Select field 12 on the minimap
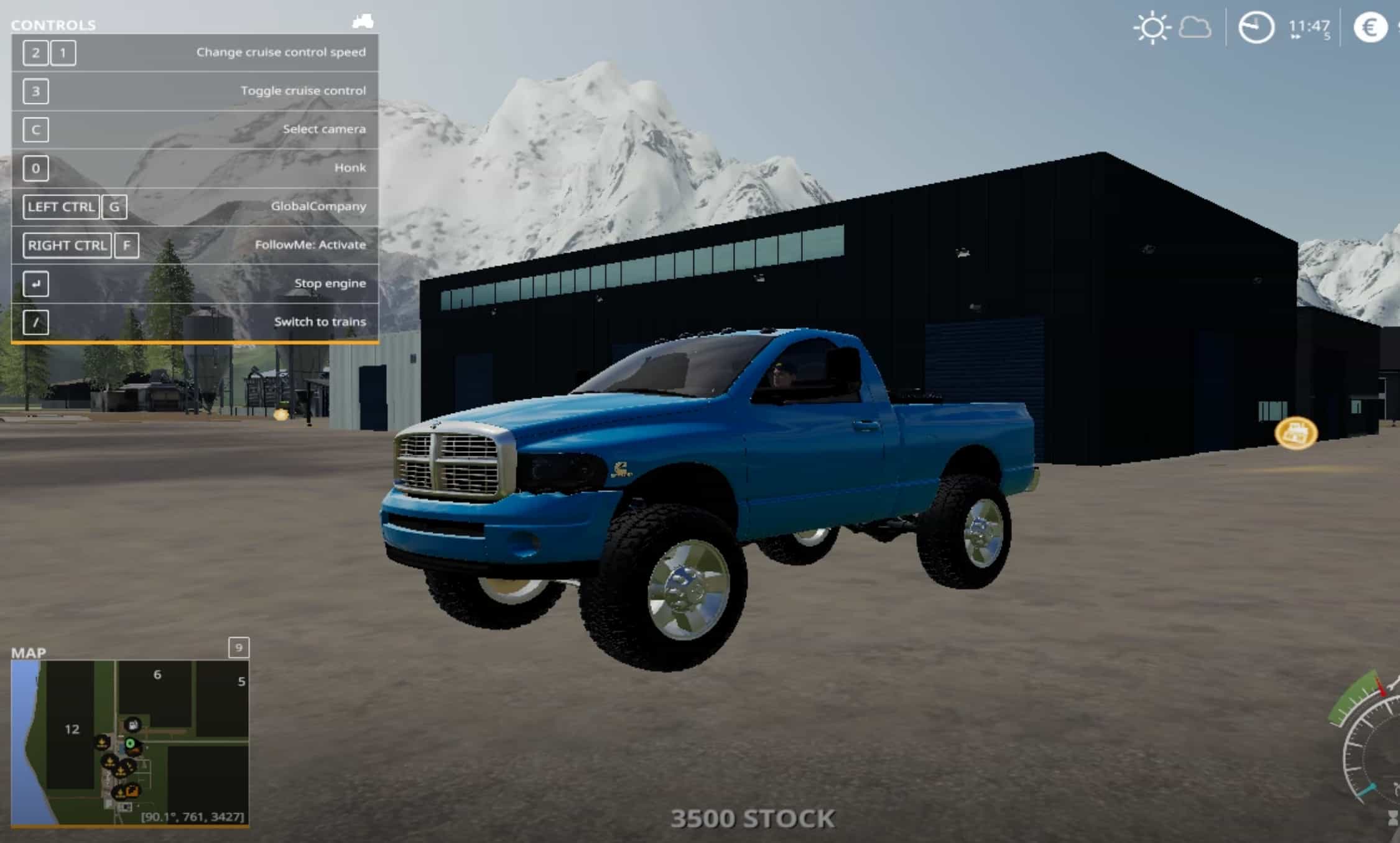 coord(72,729)
